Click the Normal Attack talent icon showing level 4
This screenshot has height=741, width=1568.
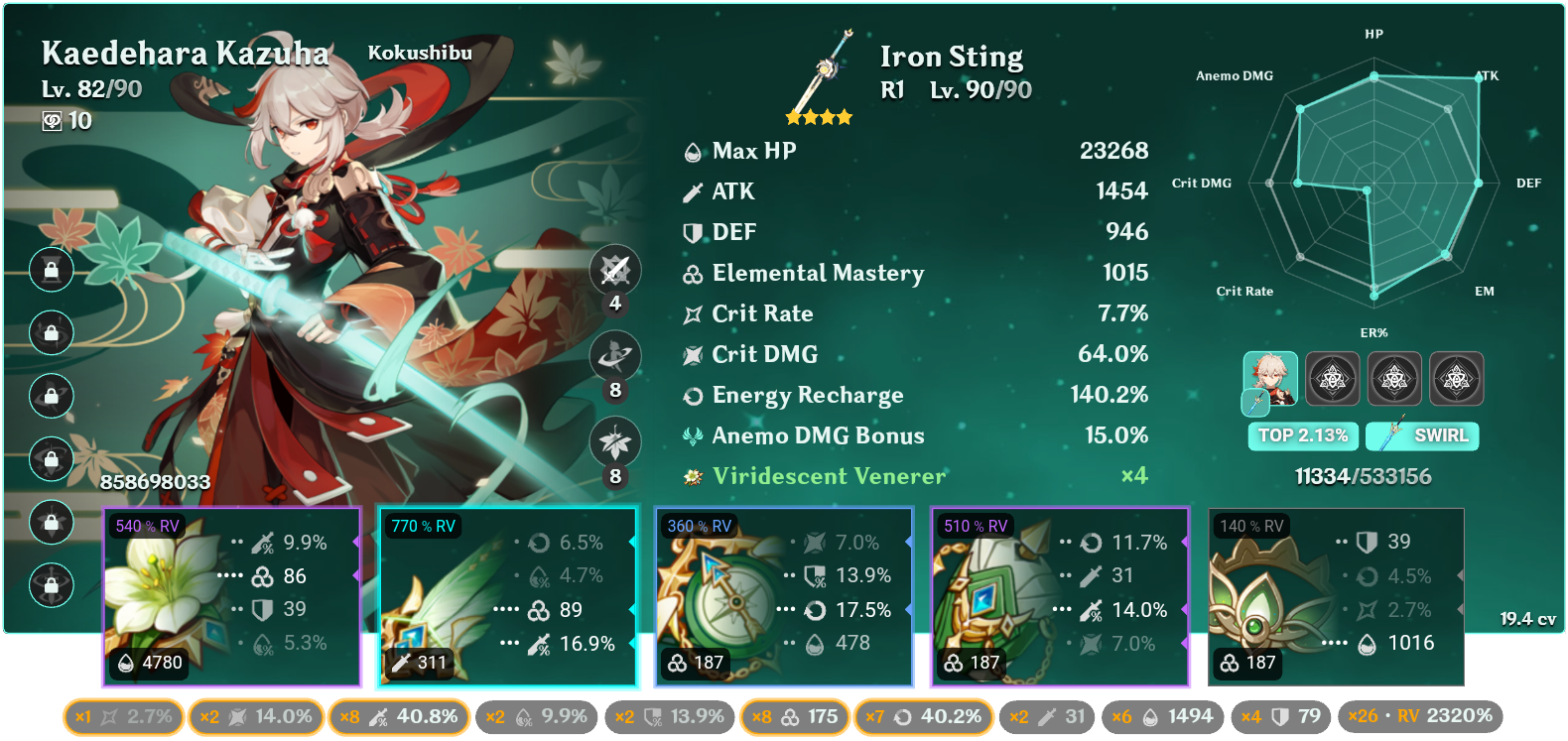coord(616,269)
